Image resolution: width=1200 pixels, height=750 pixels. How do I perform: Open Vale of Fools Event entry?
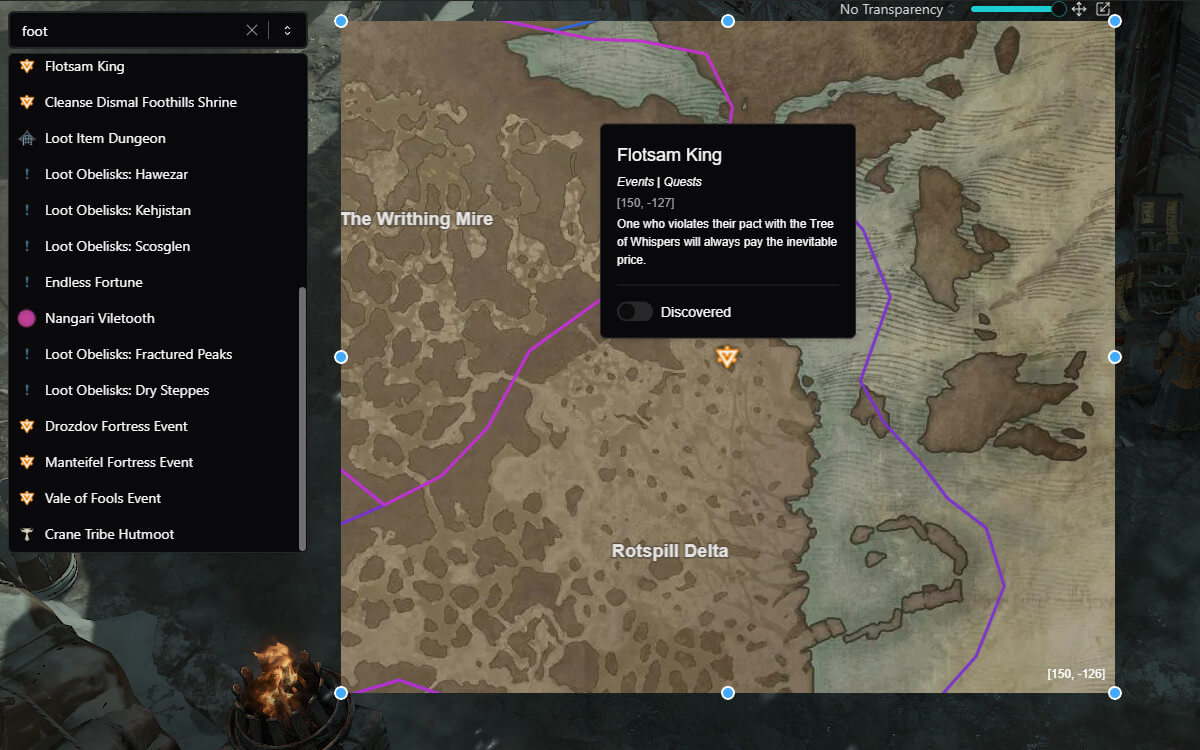[x=103, y=499]
